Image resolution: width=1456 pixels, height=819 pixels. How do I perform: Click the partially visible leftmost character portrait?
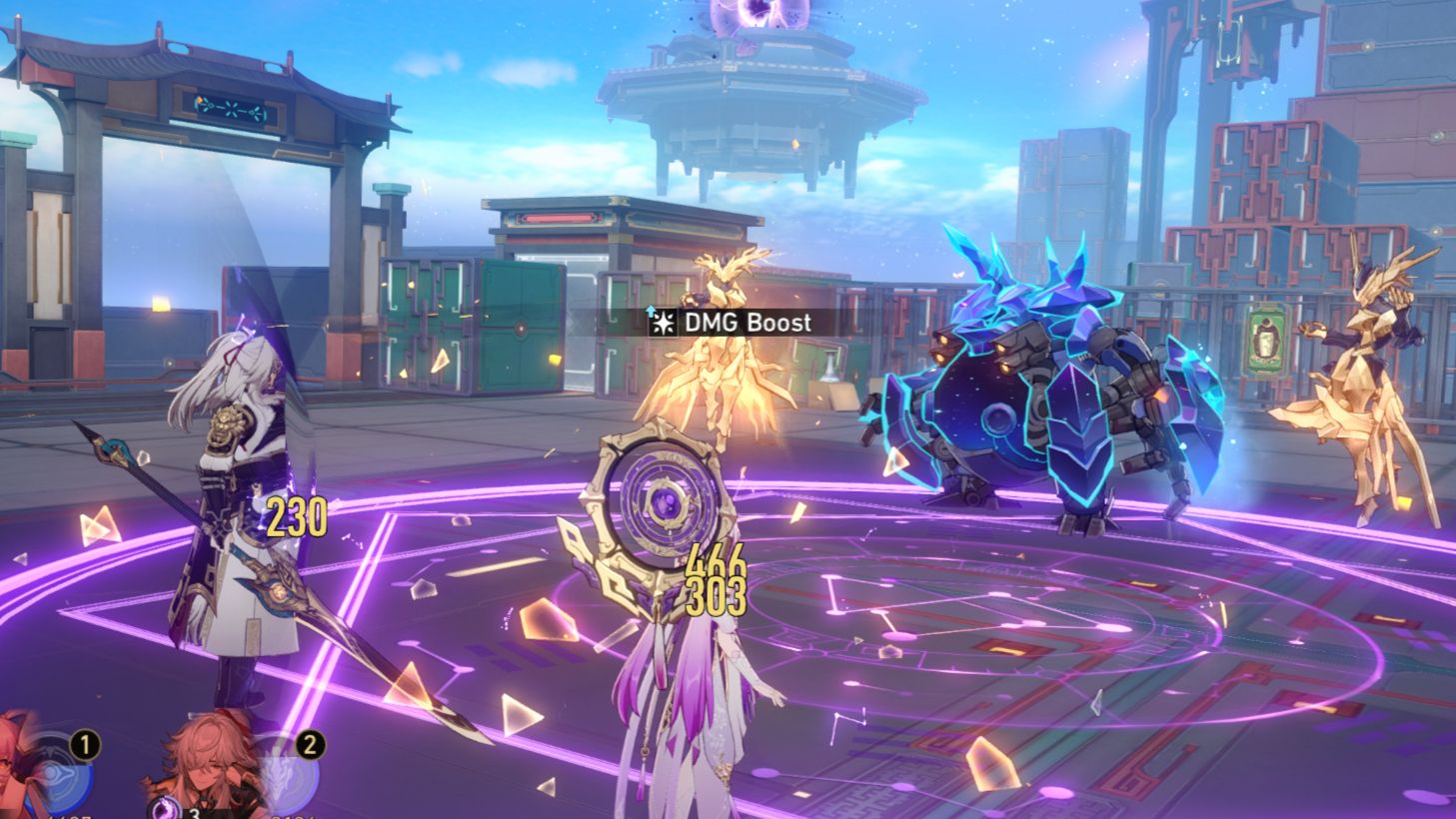[x=10, y=769]
